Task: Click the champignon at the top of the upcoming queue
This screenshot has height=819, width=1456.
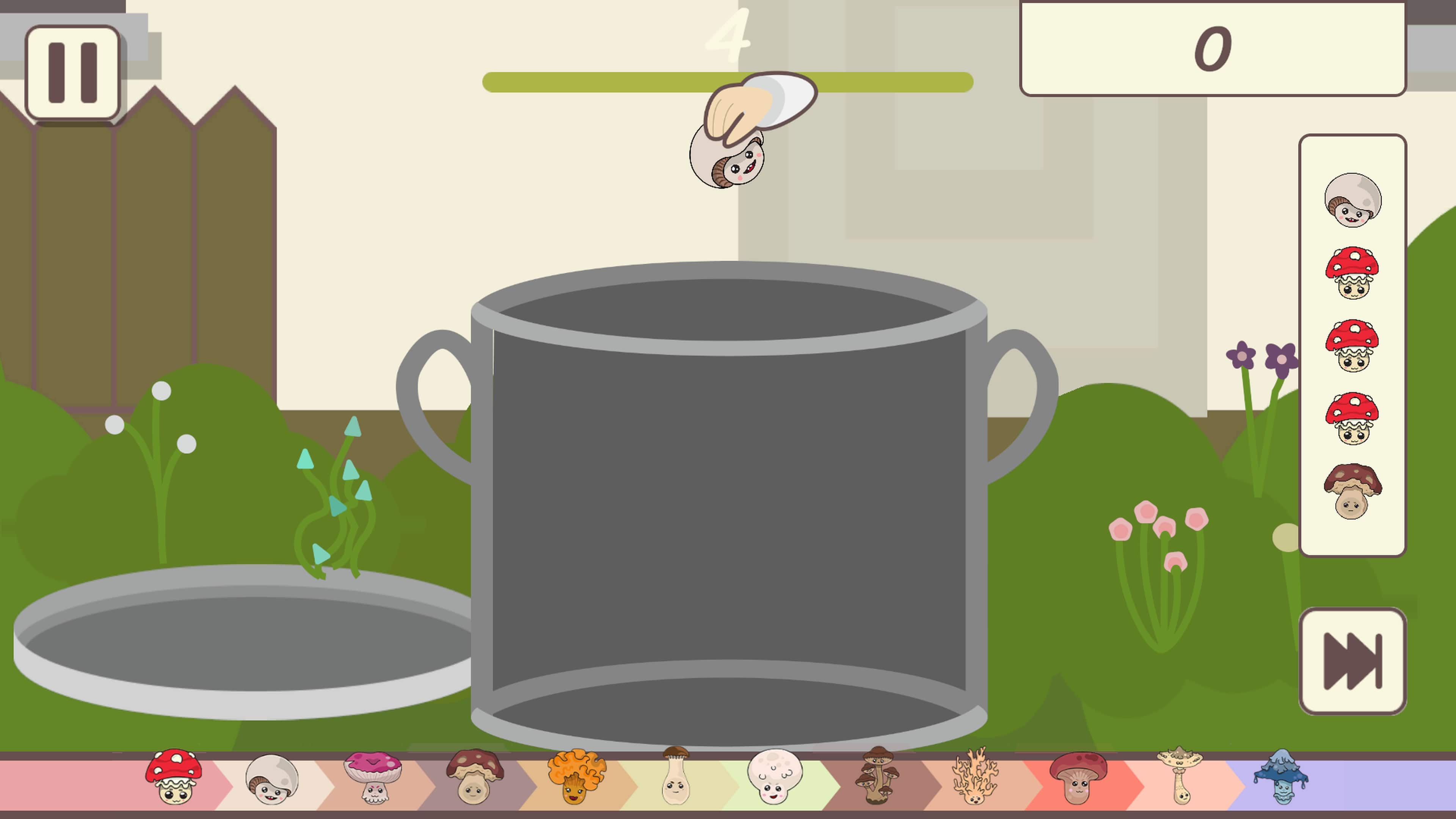Action: (x=1353, y=201)
